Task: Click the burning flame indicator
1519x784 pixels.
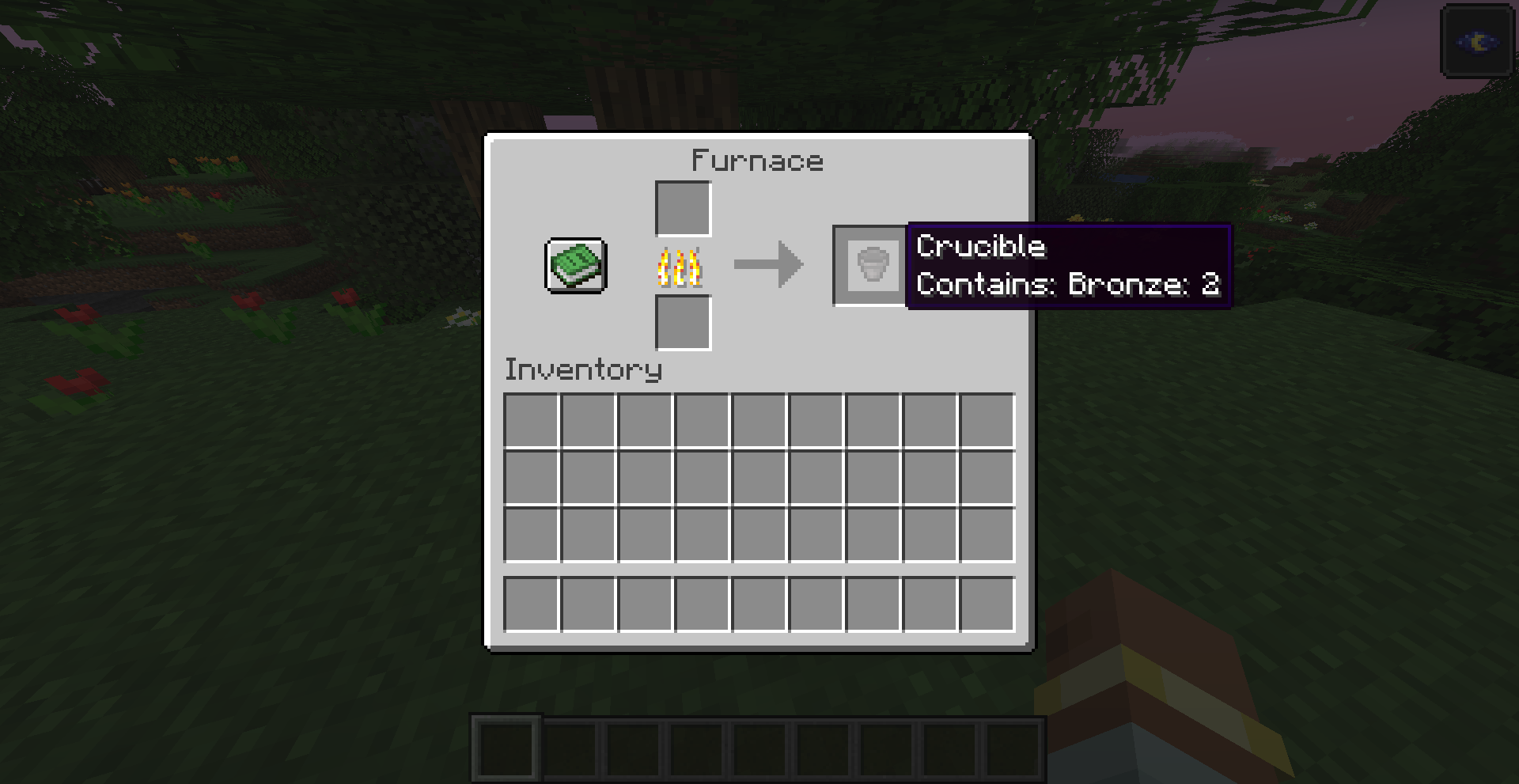Action: coord(682,267)
